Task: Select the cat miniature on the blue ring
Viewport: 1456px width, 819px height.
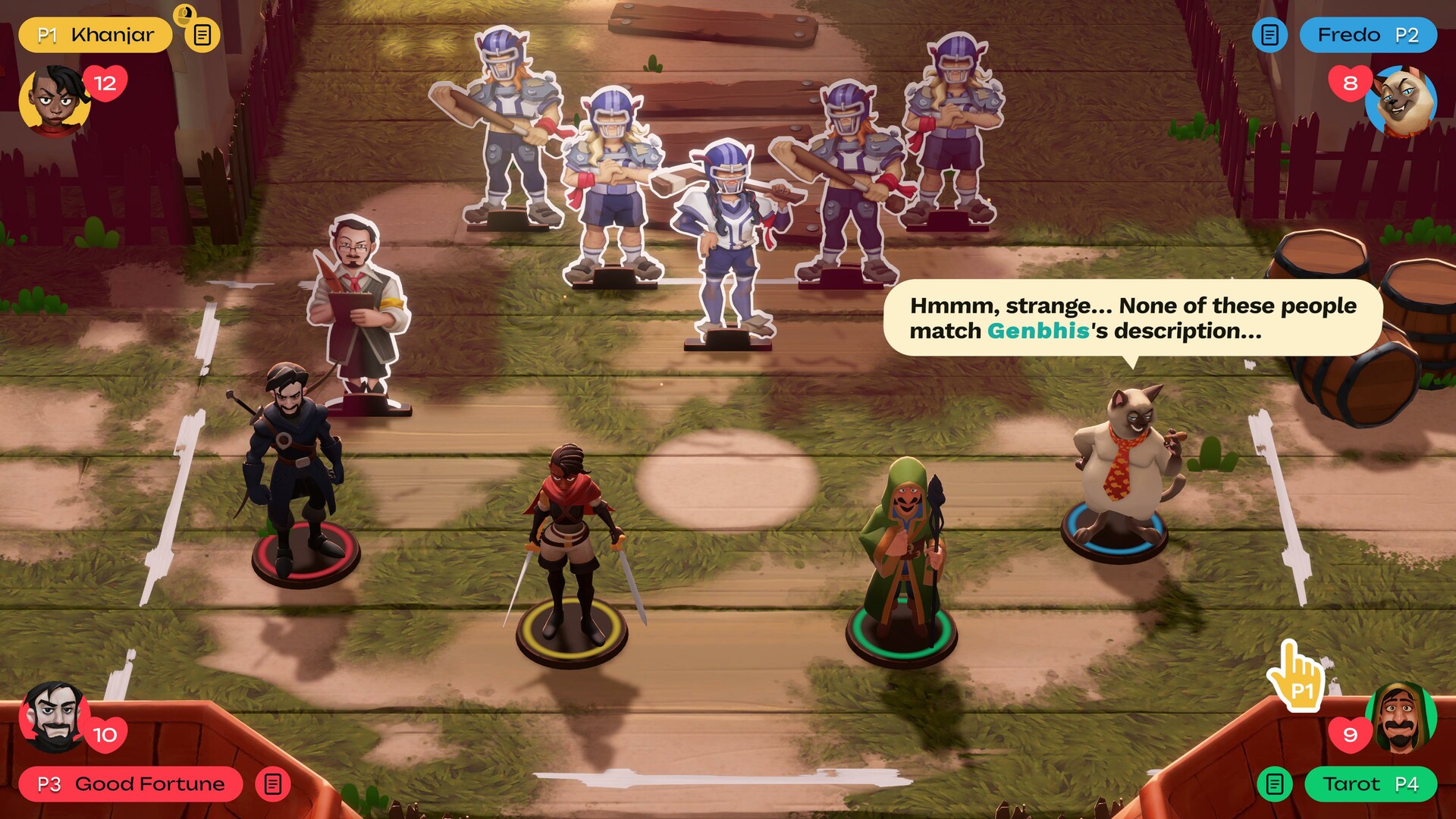Action: point(1119,463)
